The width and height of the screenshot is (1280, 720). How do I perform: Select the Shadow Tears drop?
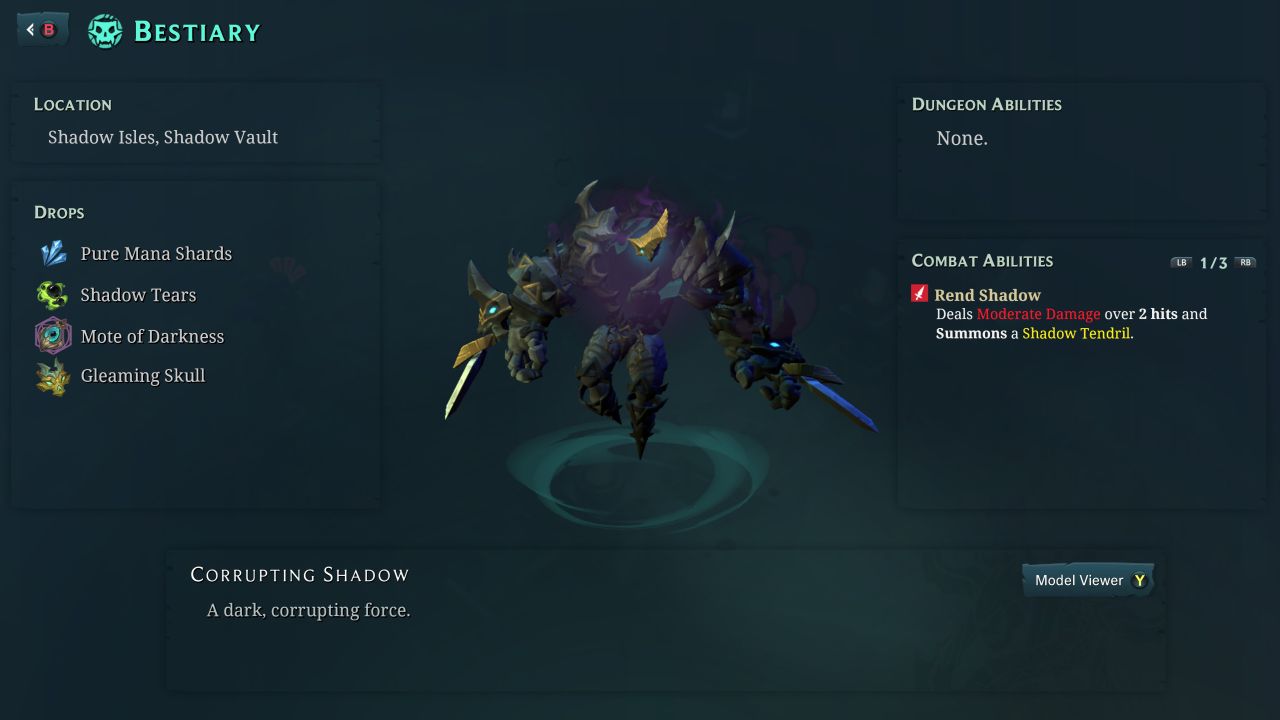(x=138, y=295)
